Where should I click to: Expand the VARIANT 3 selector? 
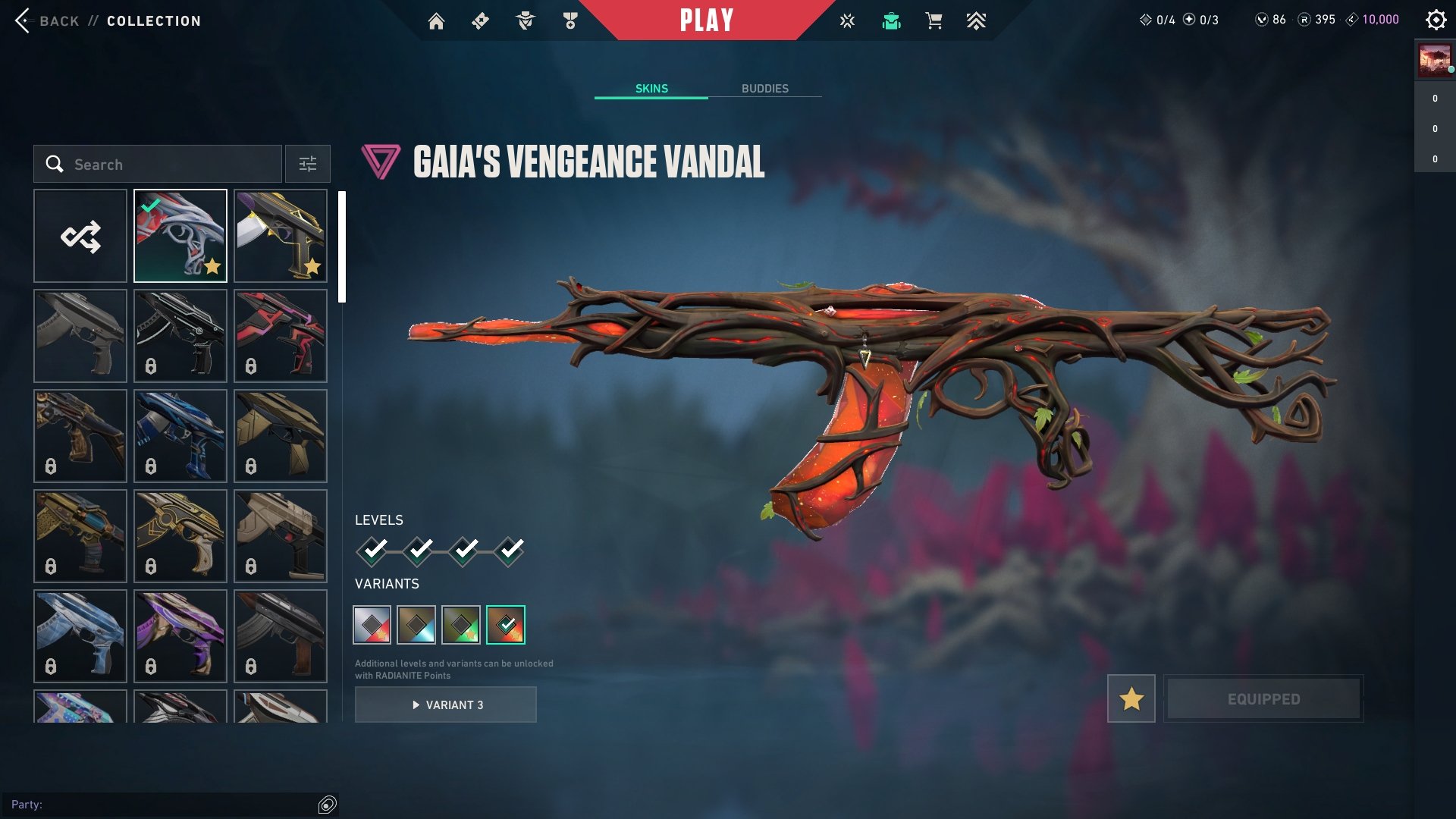[x=445, y=704]
